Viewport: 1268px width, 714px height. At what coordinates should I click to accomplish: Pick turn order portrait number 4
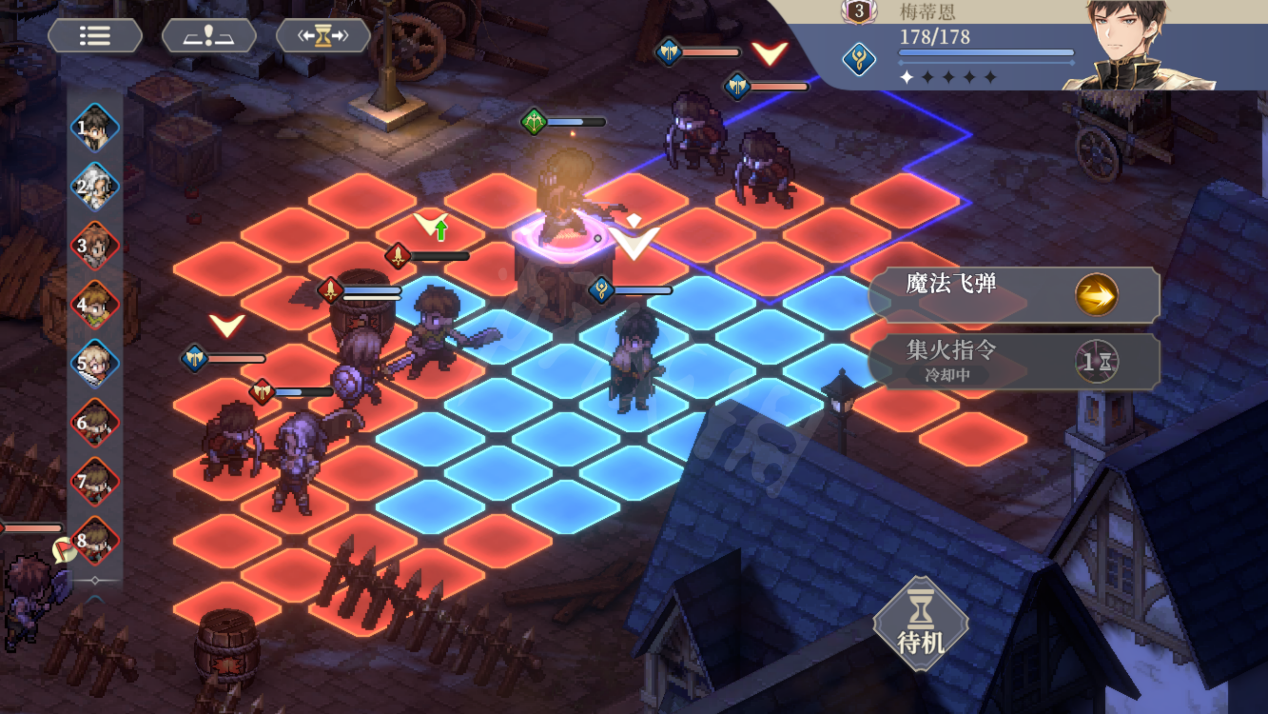[x=96, y=305]
